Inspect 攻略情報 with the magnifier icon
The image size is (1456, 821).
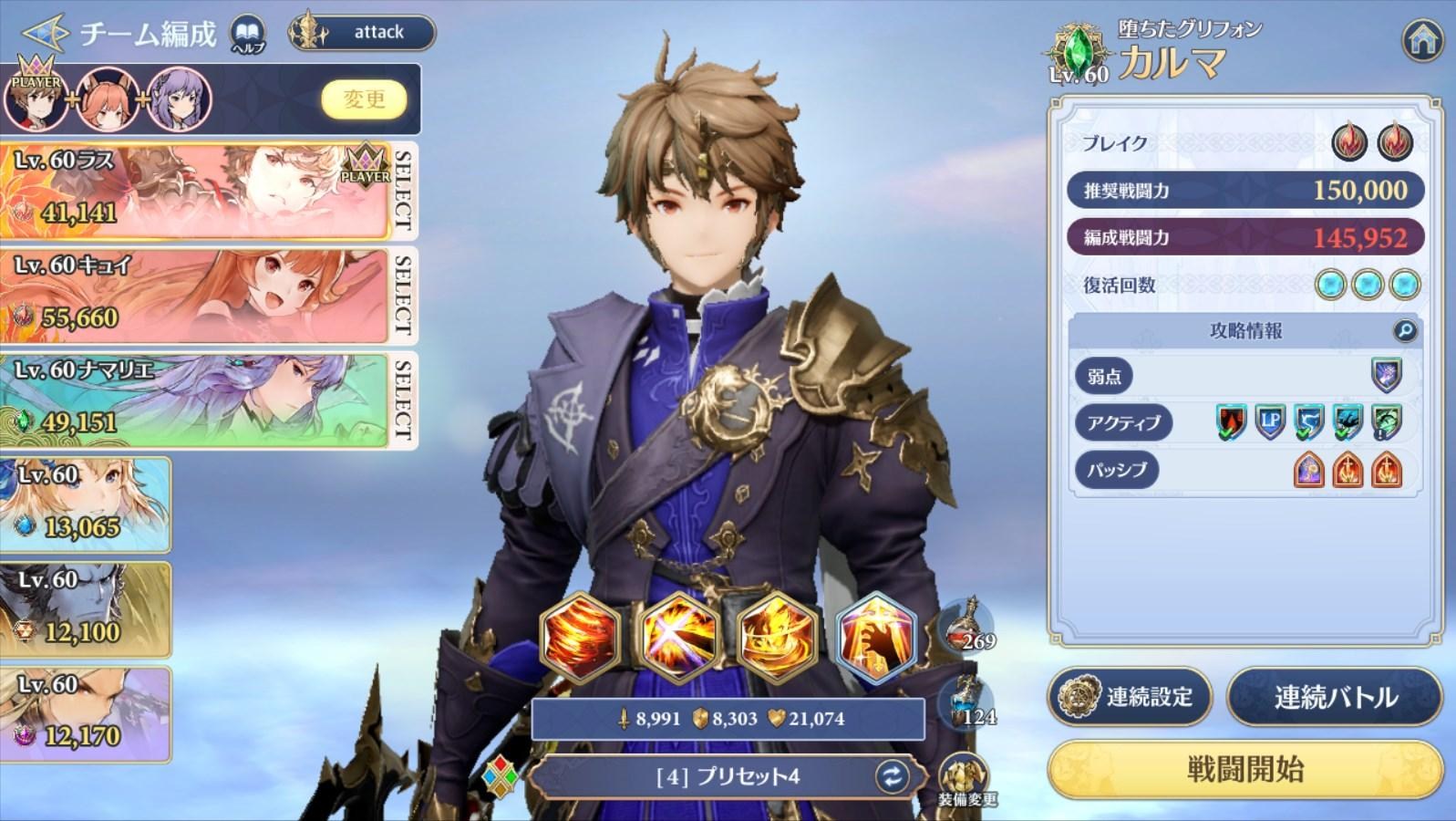1405,330
